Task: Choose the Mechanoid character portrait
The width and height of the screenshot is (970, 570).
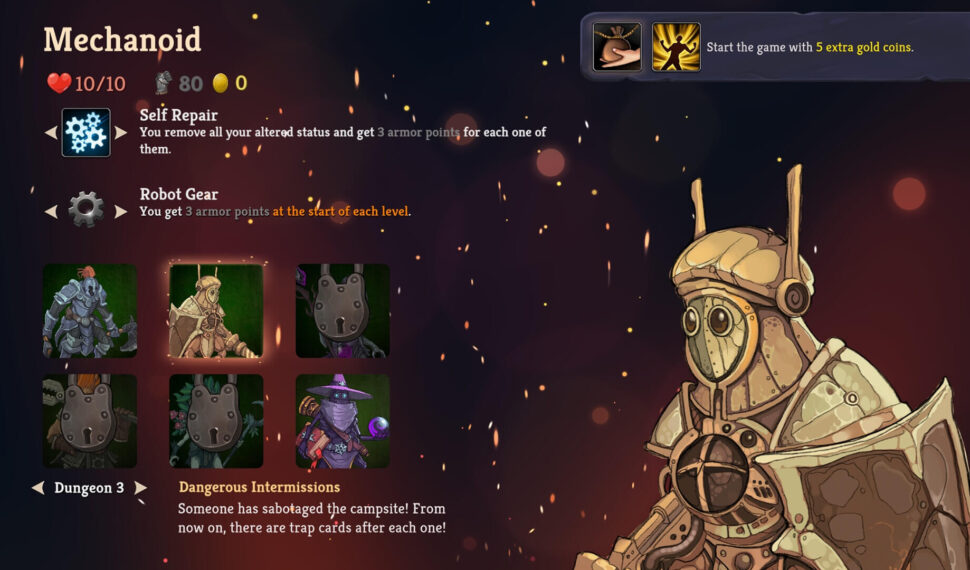Action: [216, 311]
